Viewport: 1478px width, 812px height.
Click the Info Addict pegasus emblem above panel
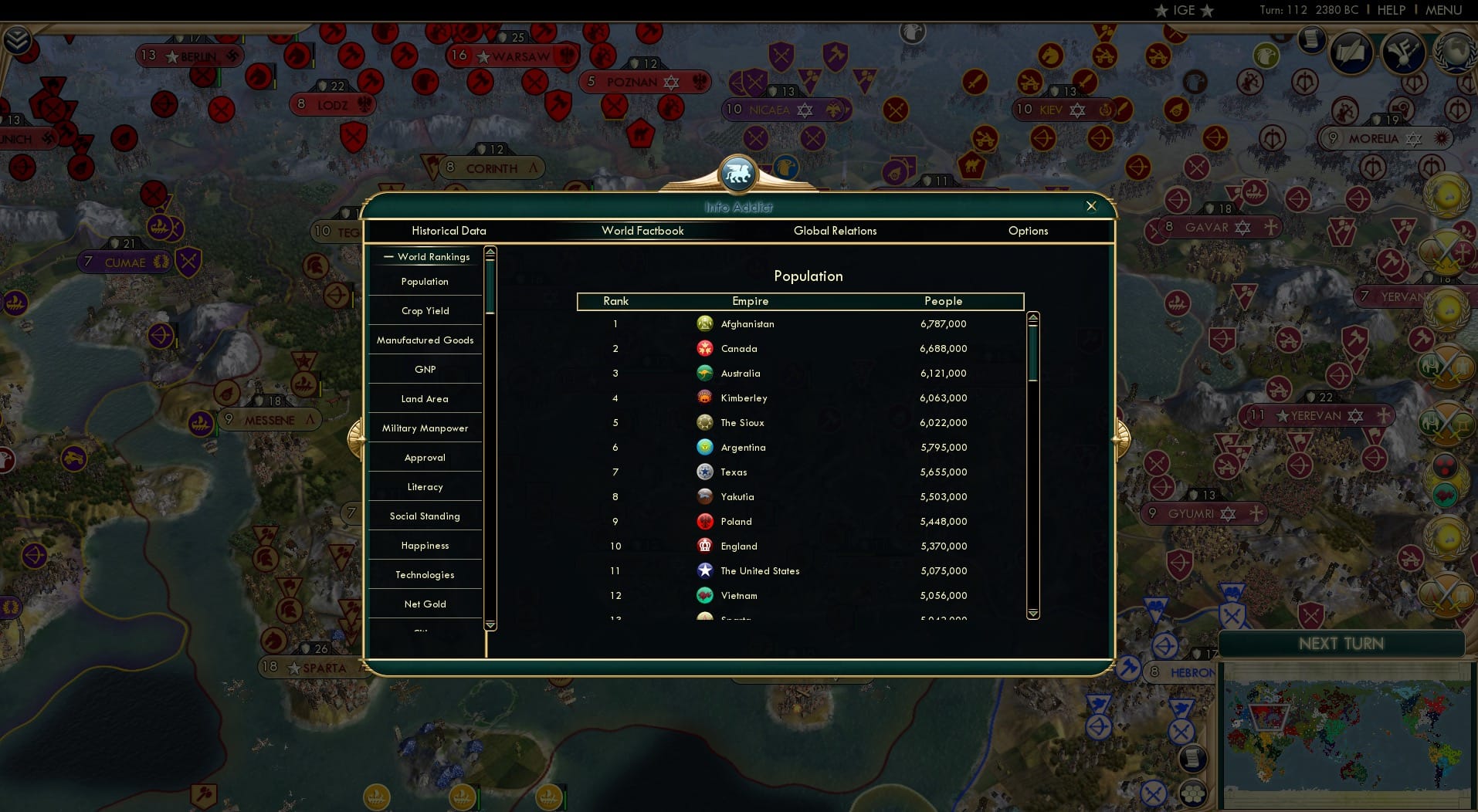[x=737, y=174]
